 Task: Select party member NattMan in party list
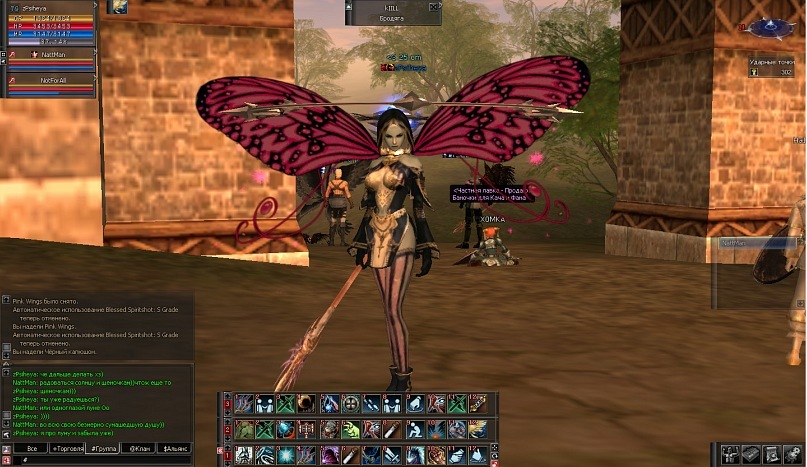(x=52, y=55)
